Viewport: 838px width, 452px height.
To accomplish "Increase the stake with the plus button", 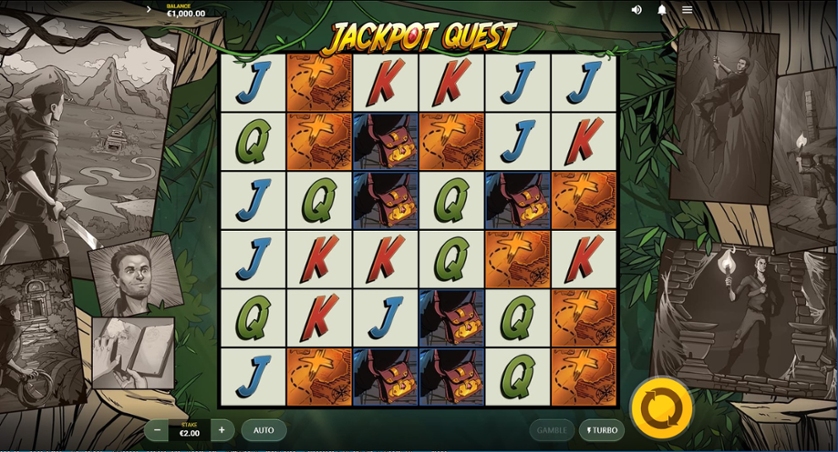I will 222,430.
